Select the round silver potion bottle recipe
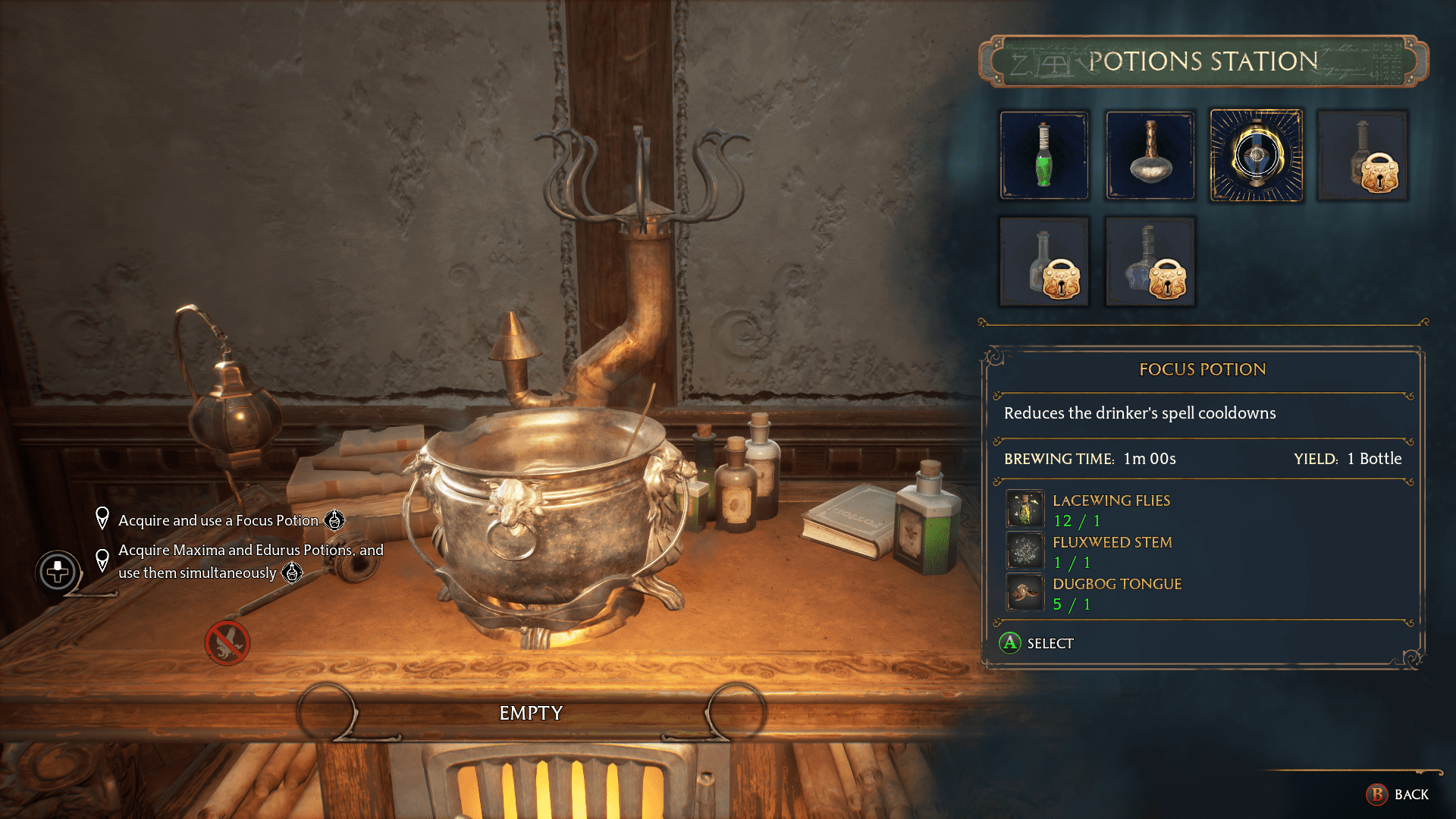 click(1150, 155)
